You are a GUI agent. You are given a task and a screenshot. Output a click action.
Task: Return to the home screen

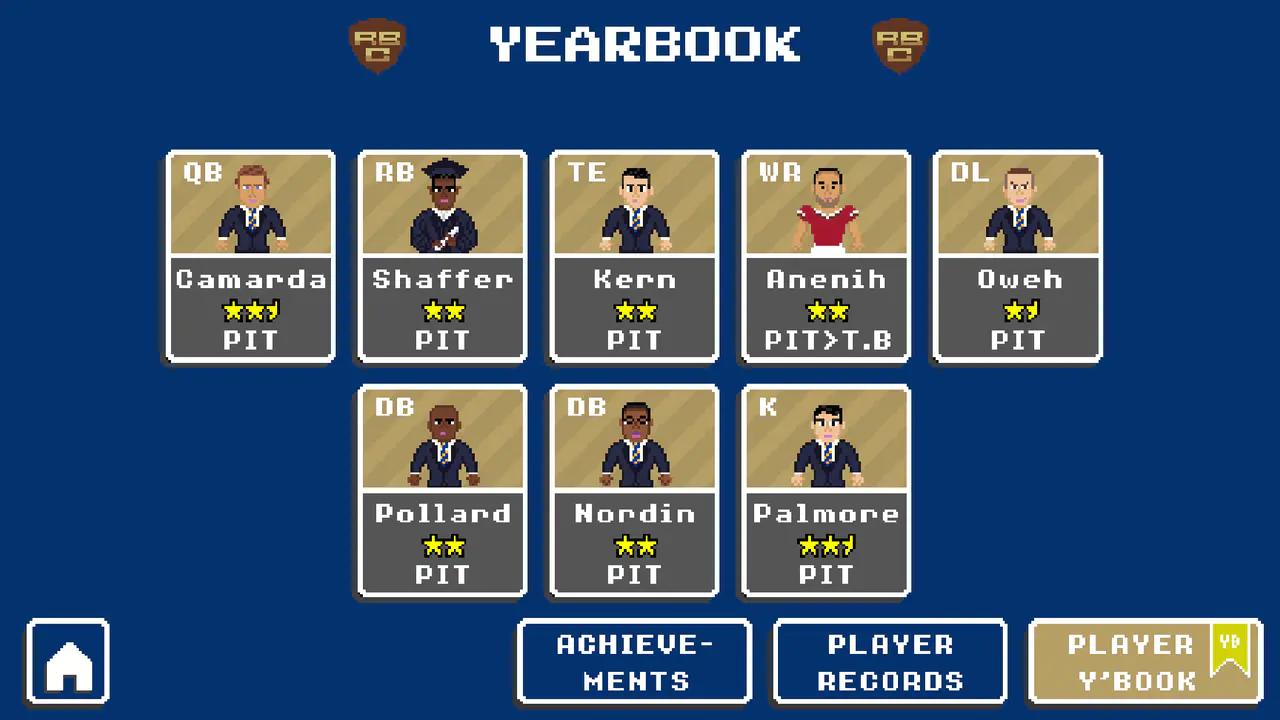click(68, 662)
